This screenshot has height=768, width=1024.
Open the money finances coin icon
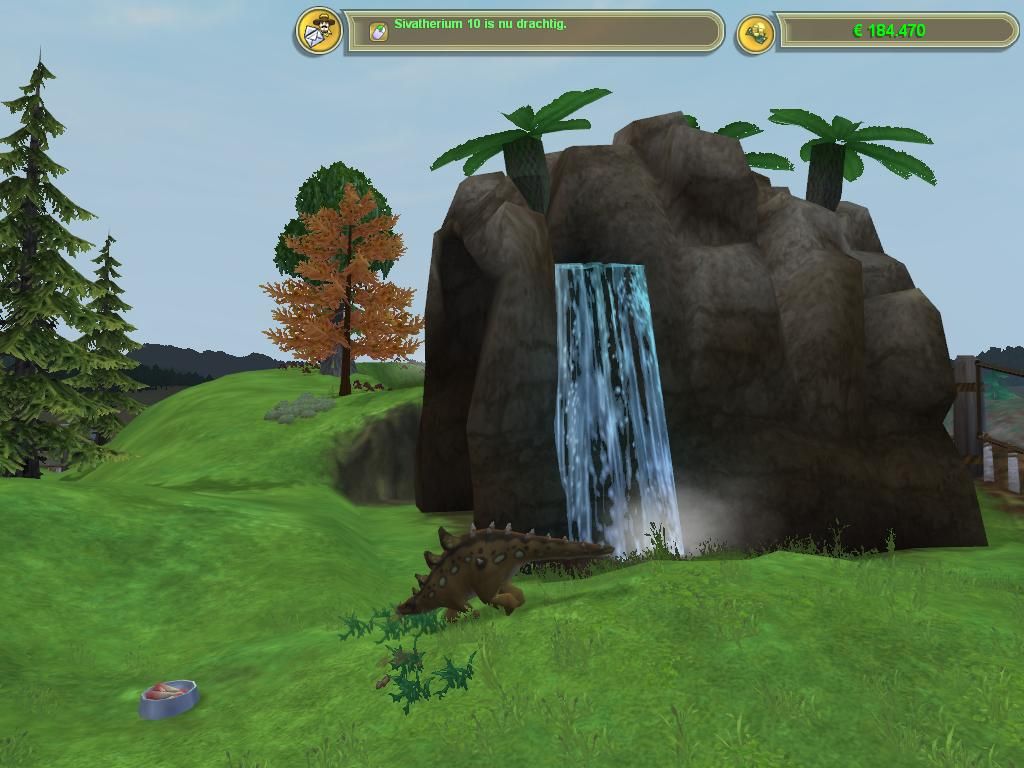(x=755, y=34)
